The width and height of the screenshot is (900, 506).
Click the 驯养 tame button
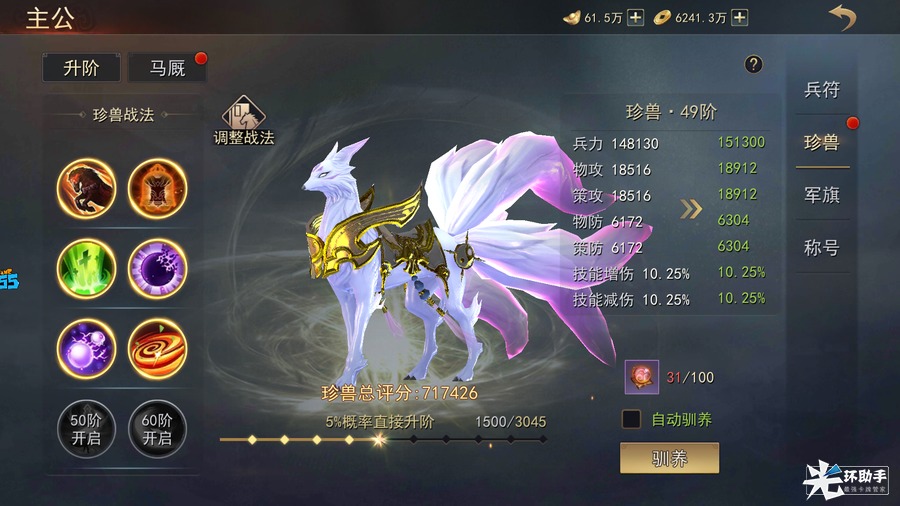click(669, 458)
